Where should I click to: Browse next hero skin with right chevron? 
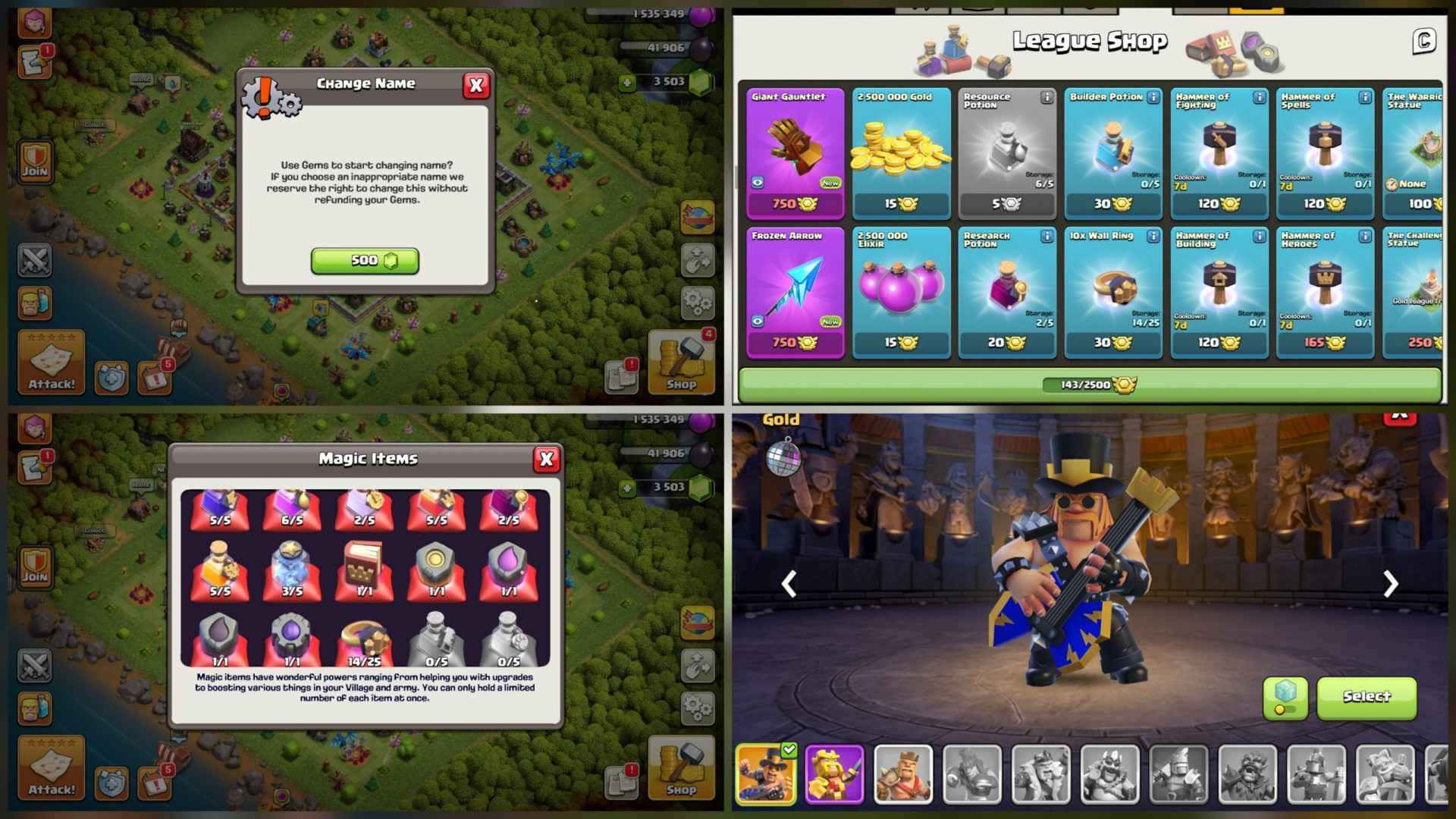1391,584
